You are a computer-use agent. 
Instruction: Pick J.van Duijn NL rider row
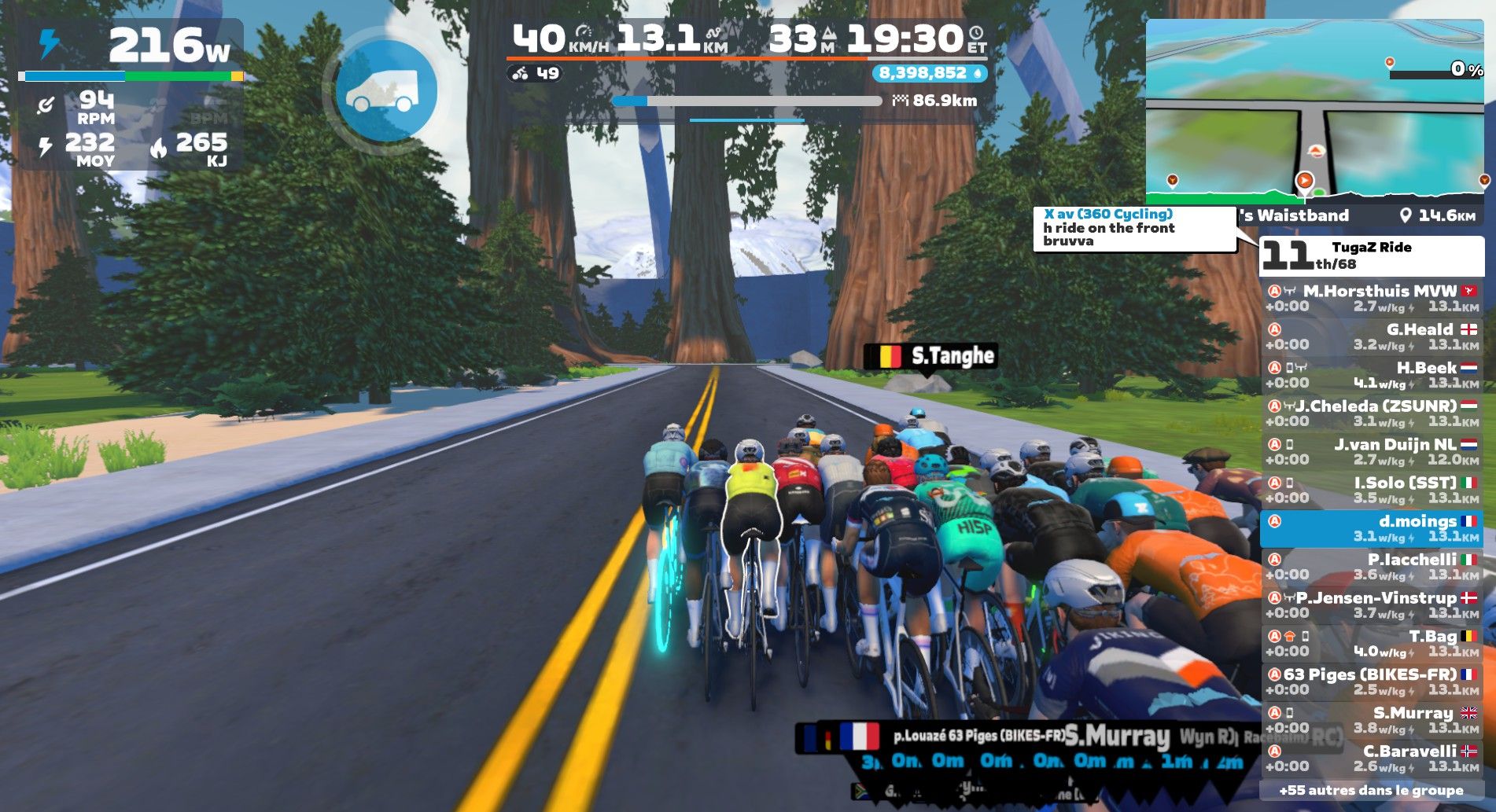1372,451
